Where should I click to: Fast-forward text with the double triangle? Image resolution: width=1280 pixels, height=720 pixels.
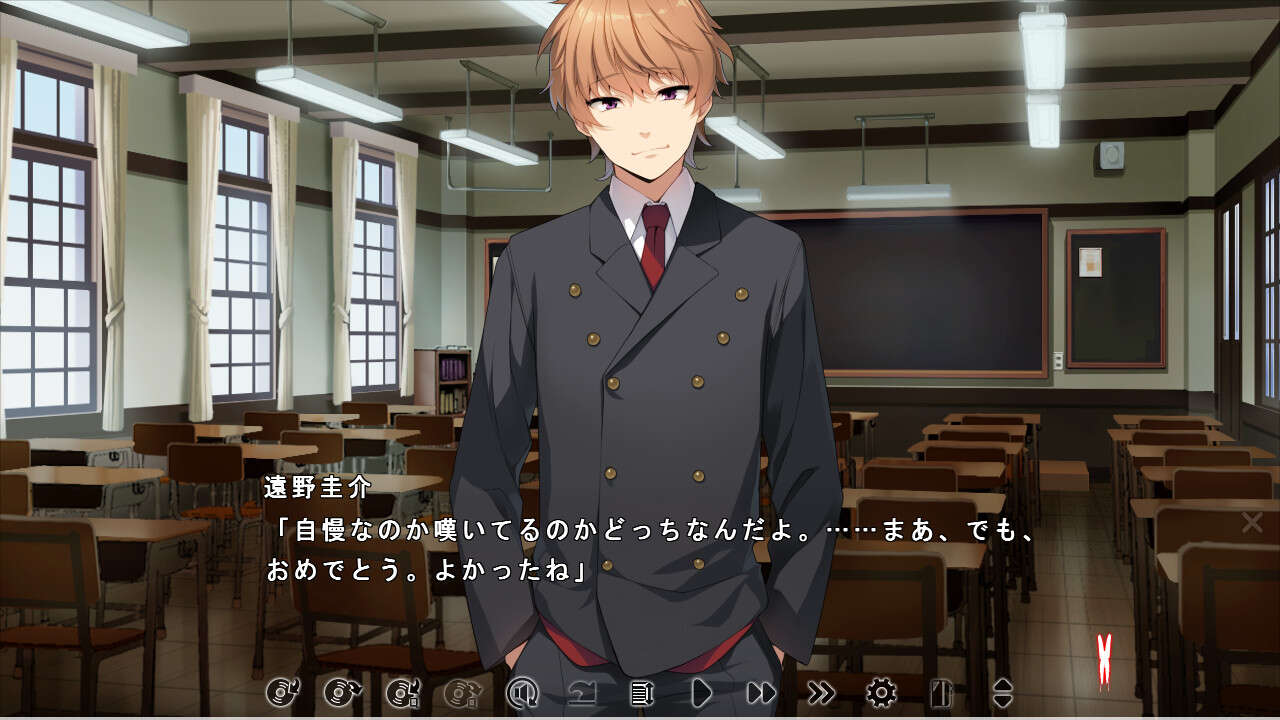(761, 692)
